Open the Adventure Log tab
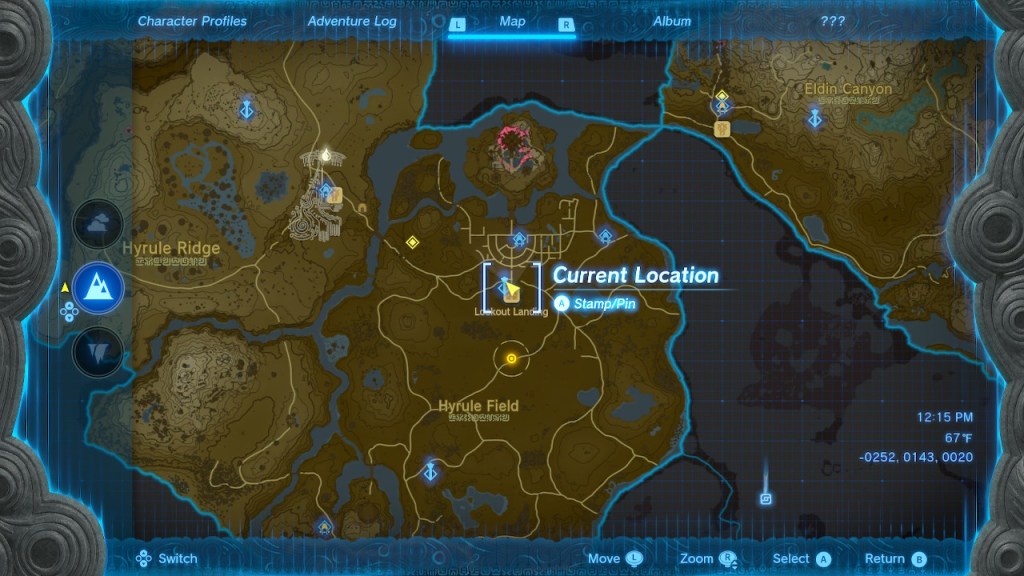1024x576 pixels. point(352,21)
